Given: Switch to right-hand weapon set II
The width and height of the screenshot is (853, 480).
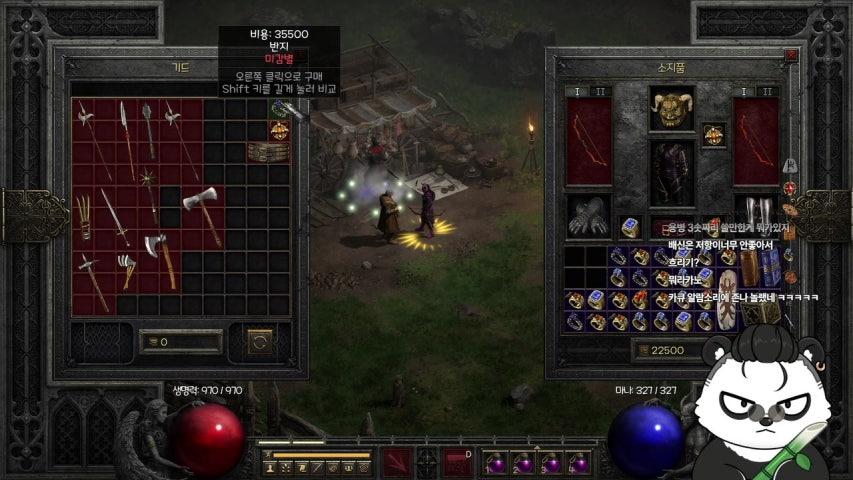Looking at the screenshot, I should pyautogui.click(x=769, y=91).
